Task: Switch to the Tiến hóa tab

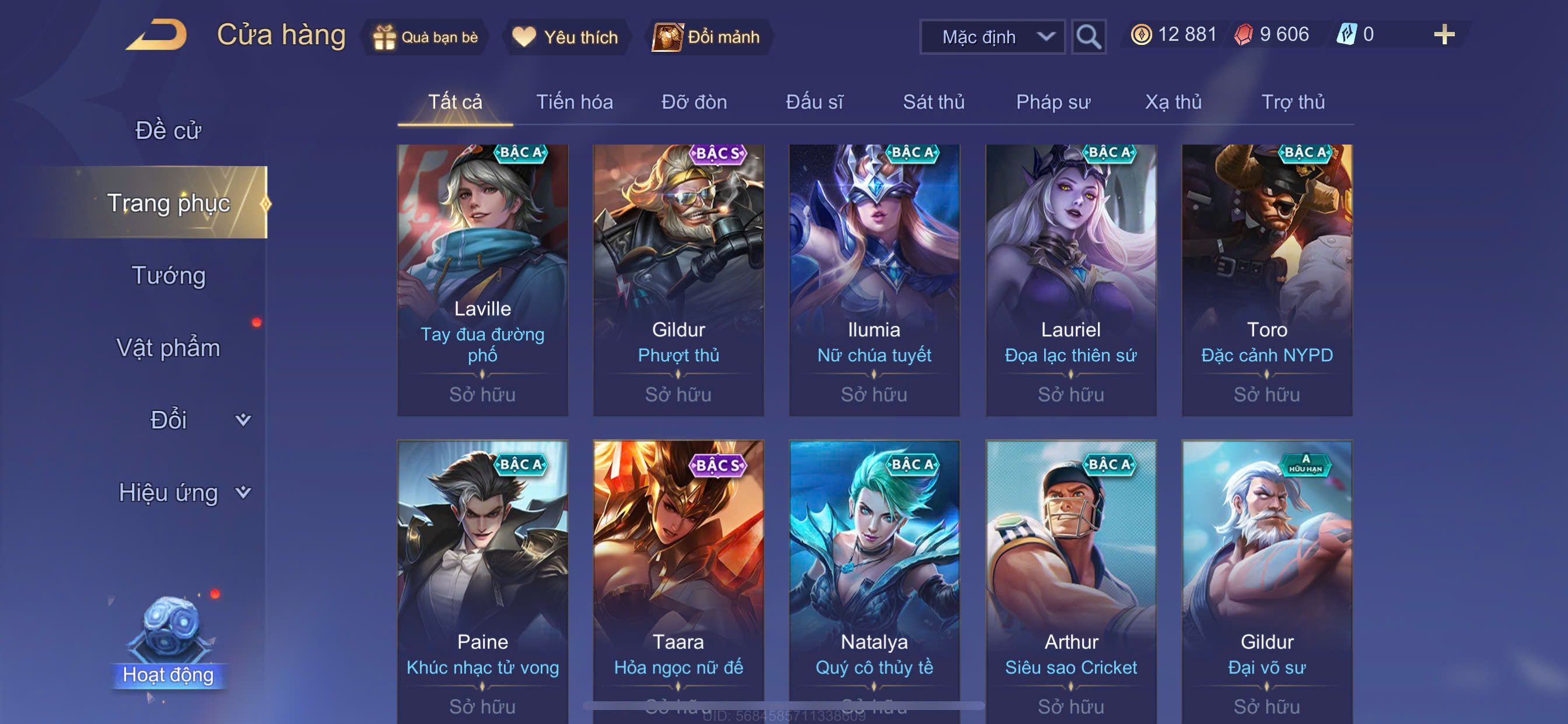Action: pos(574,101)
